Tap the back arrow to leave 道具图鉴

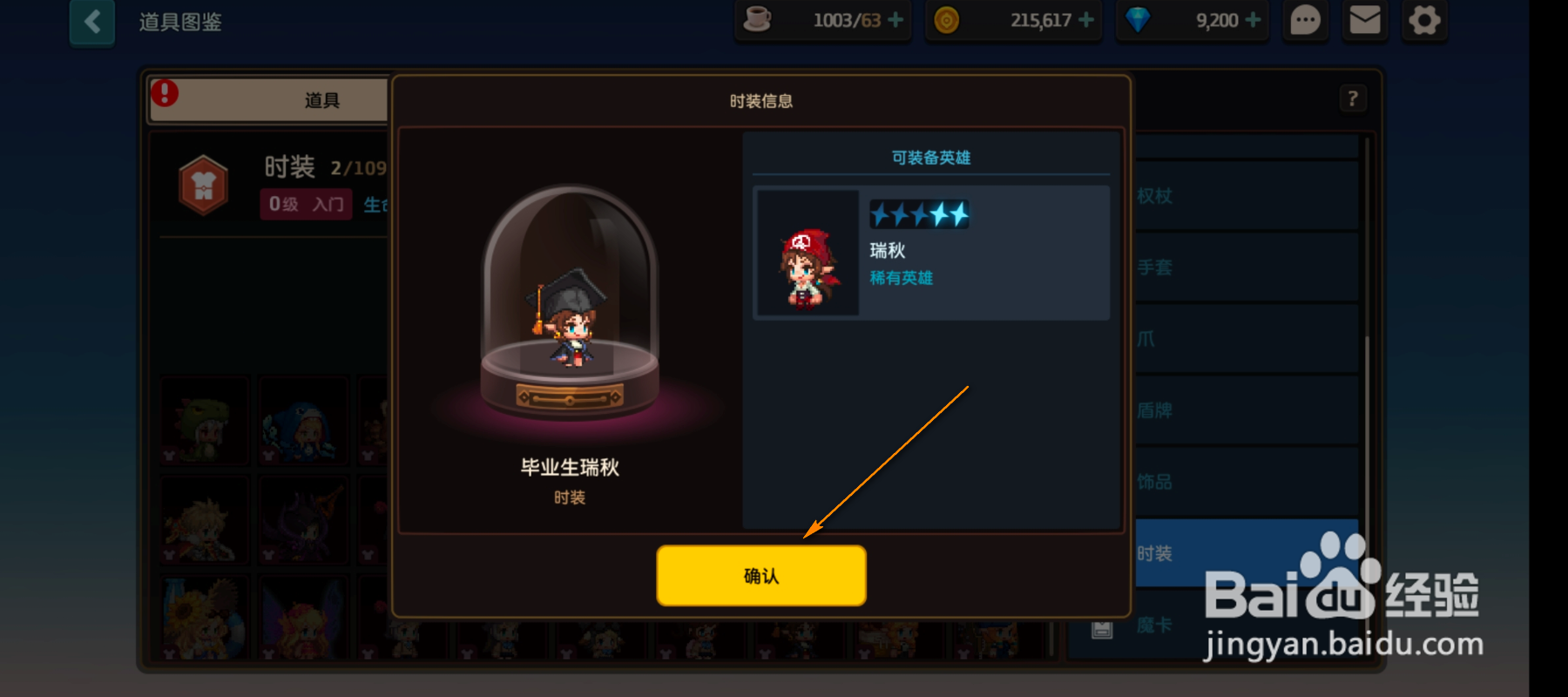(92, 23)
